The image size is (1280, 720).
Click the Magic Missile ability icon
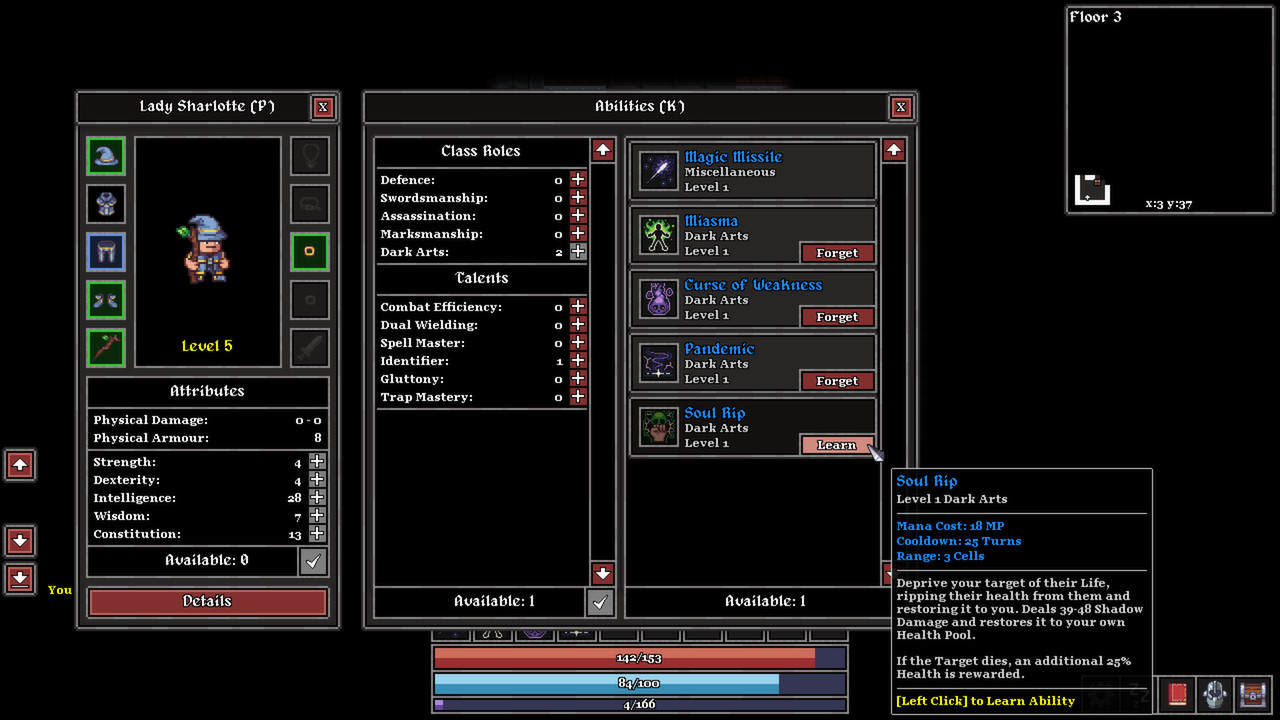coord(656,170)
